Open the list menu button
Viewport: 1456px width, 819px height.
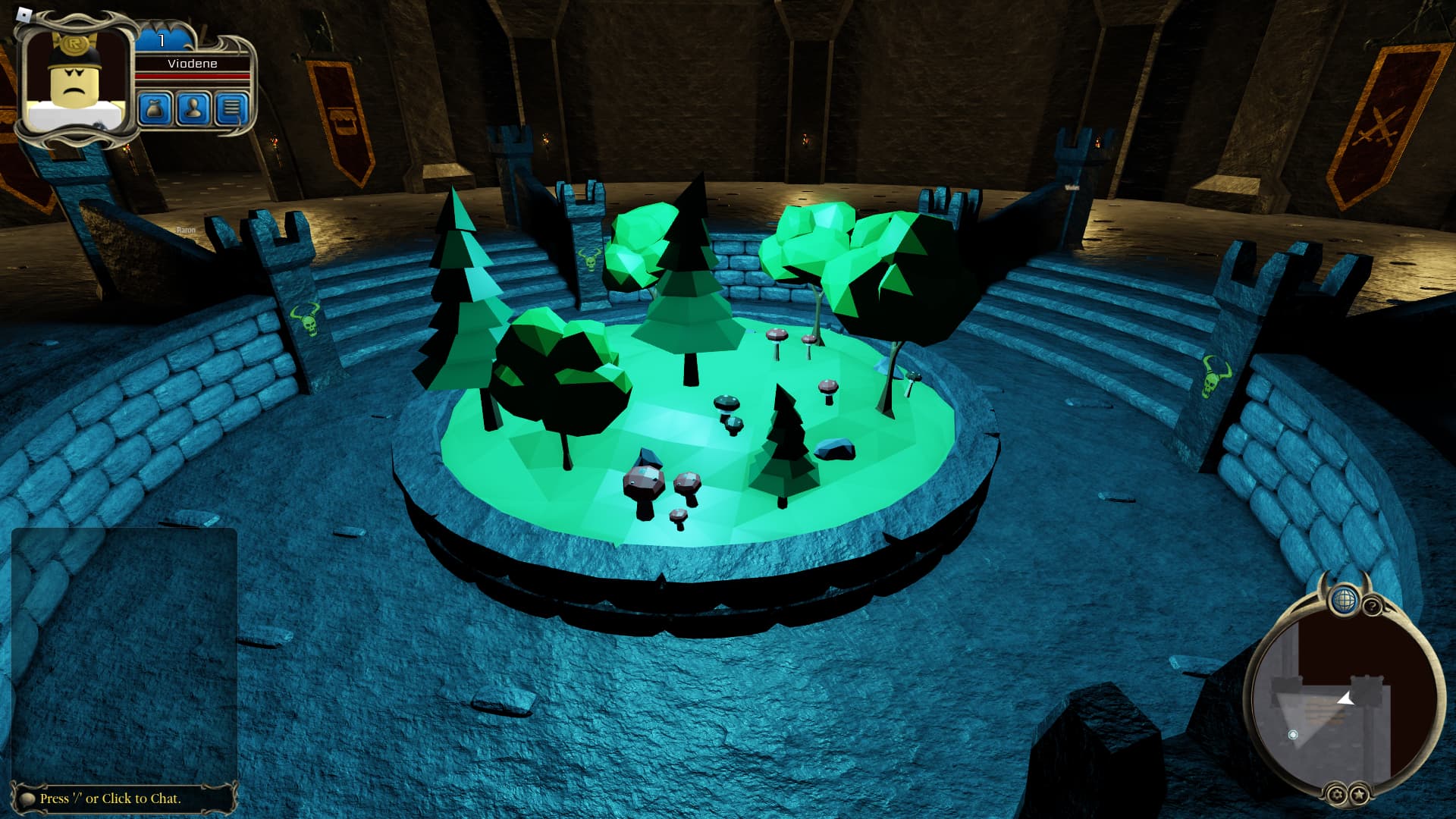click(231, 109)
